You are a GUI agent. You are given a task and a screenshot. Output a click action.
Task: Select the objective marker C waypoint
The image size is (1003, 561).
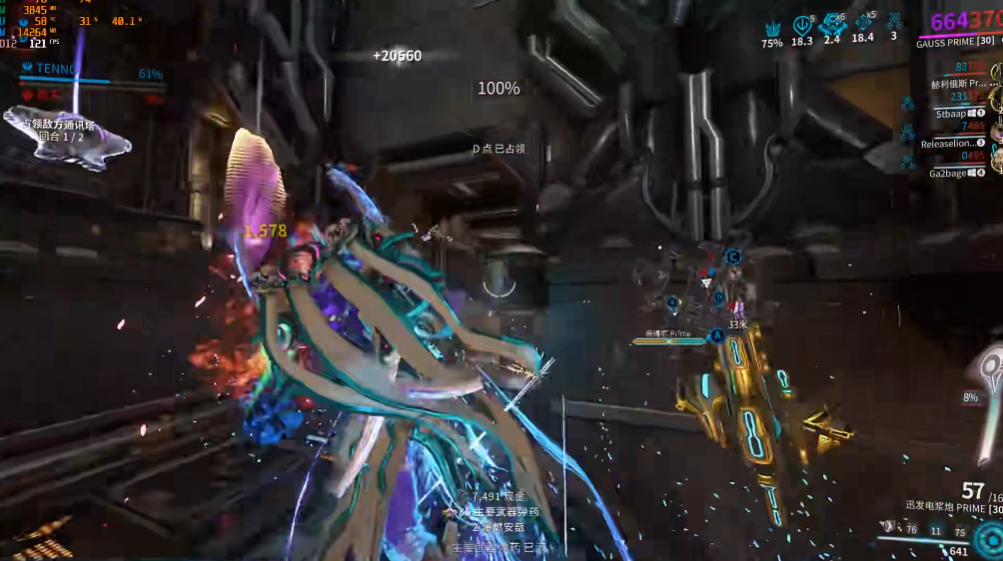pos(733,257)
